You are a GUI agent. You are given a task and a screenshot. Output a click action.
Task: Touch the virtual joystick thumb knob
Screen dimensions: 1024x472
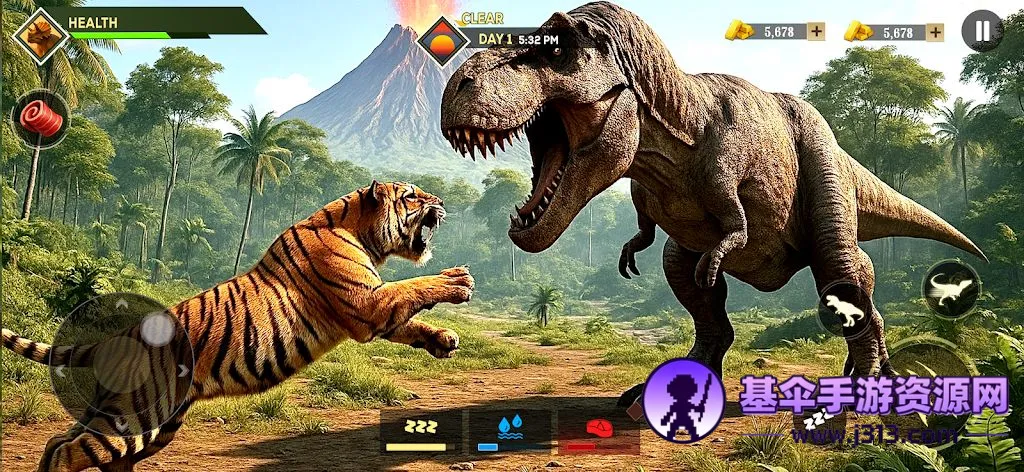(x=157, y=329)
